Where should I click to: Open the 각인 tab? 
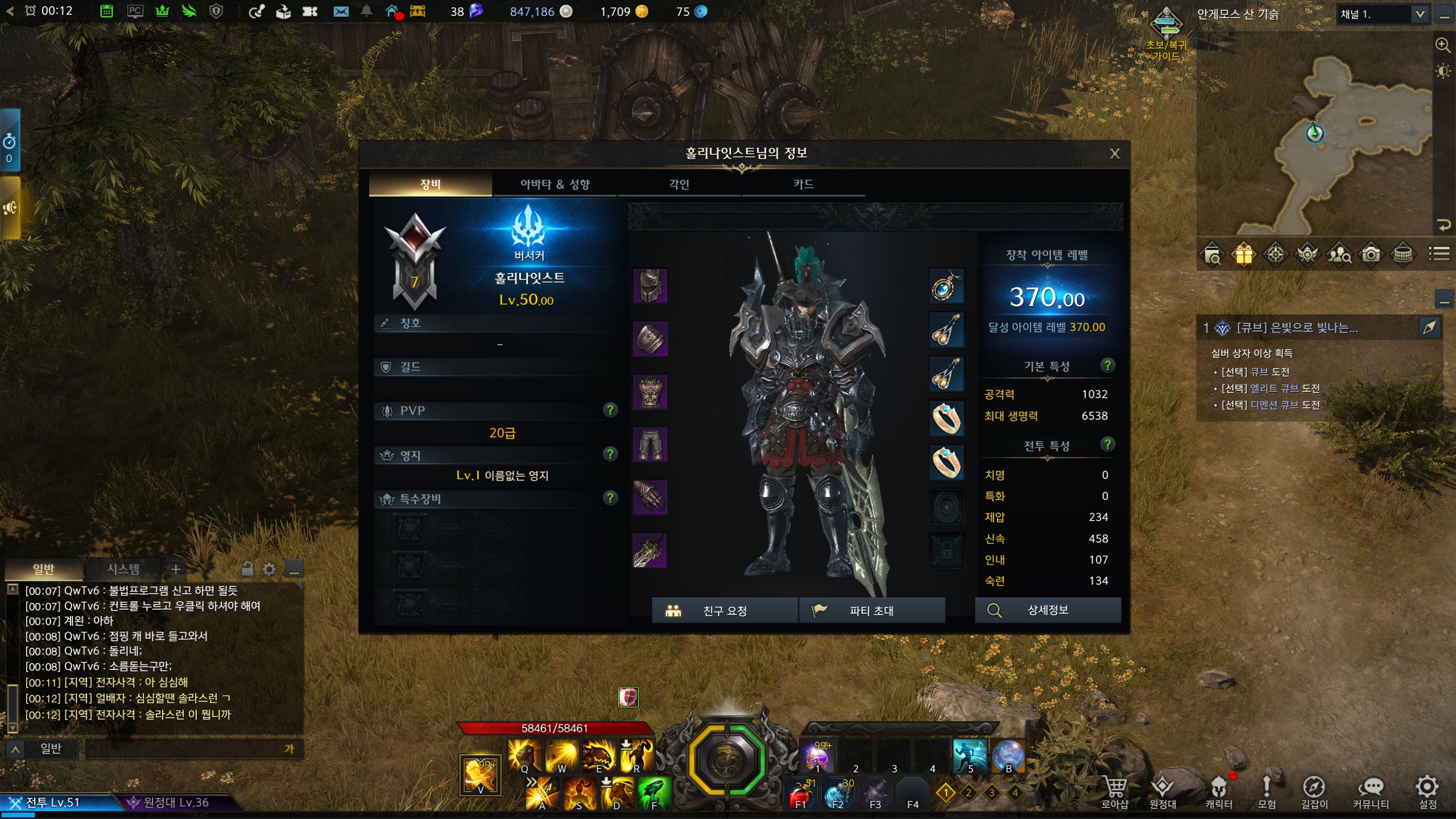679,184
